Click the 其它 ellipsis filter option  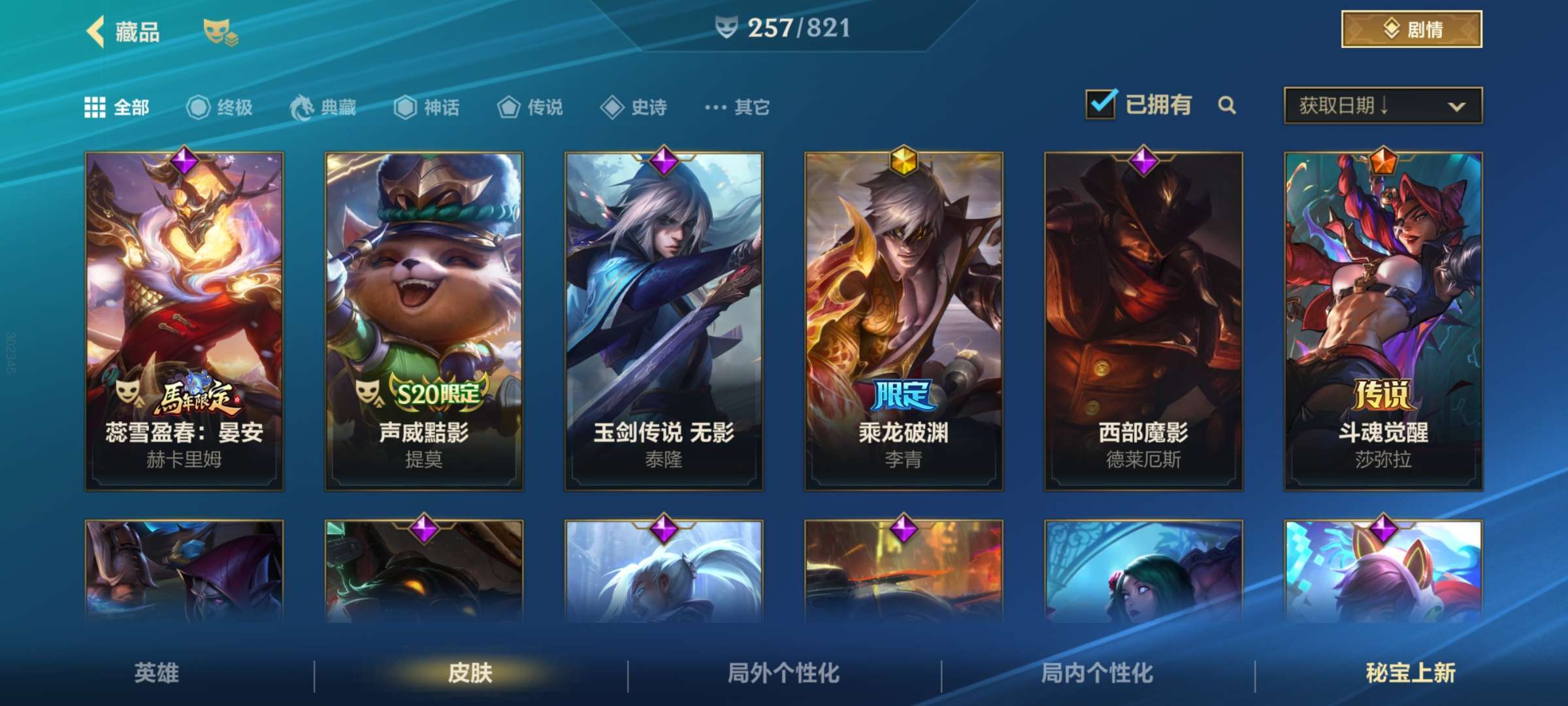(x=716, y=108)
